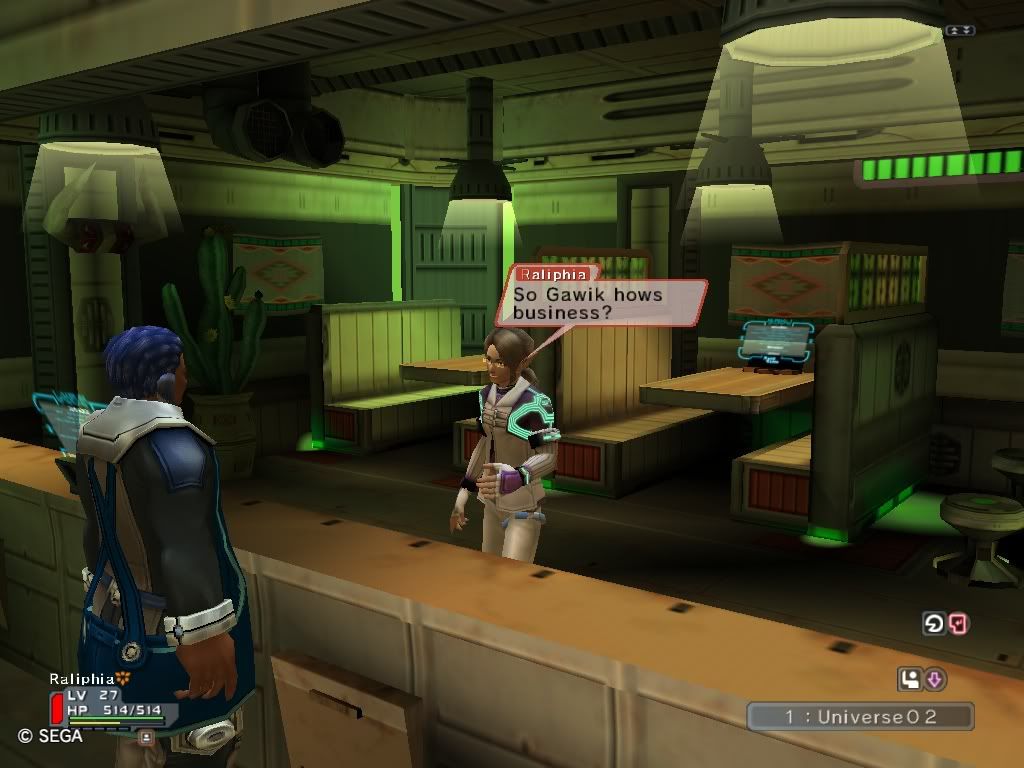The width and height of the screenshot is (1024, 768).
Task: Open the white seated person icon
Action: [909, 680]
